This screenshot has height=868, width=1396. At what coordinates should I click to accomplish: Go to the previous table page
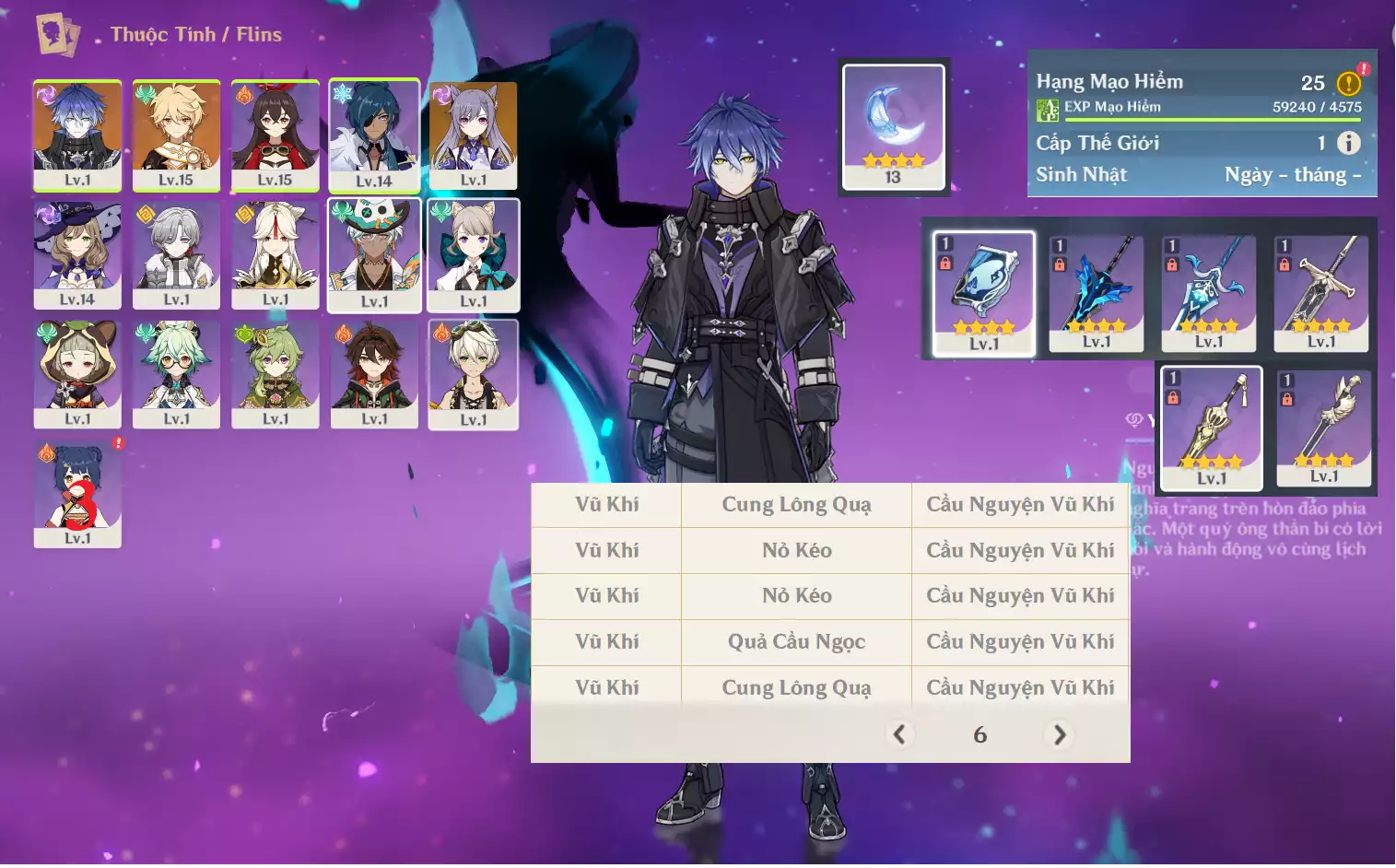[x=899, y=734]
